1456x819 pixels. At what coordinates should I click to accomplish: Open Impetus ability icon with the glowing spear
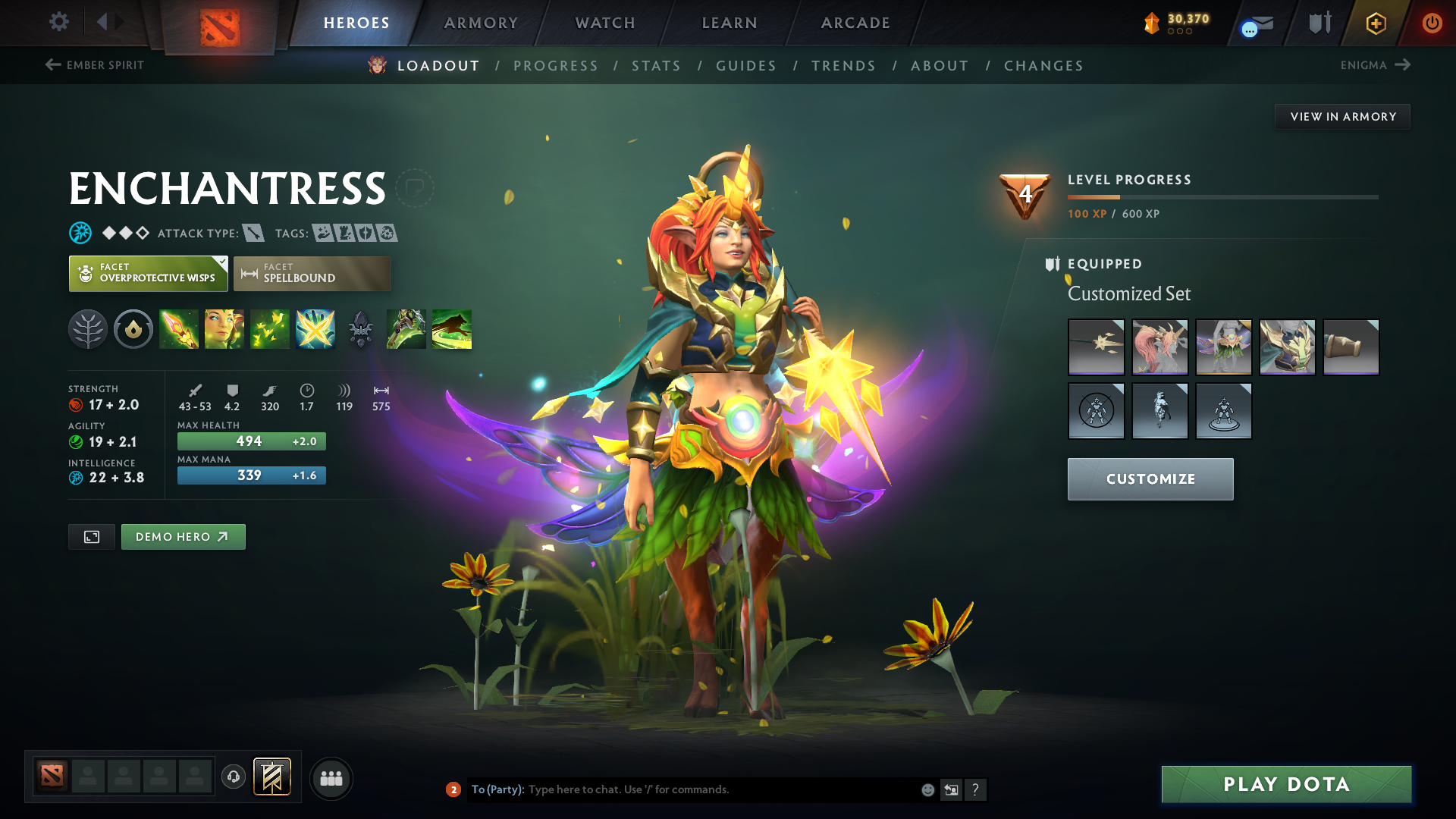(179, 329)
